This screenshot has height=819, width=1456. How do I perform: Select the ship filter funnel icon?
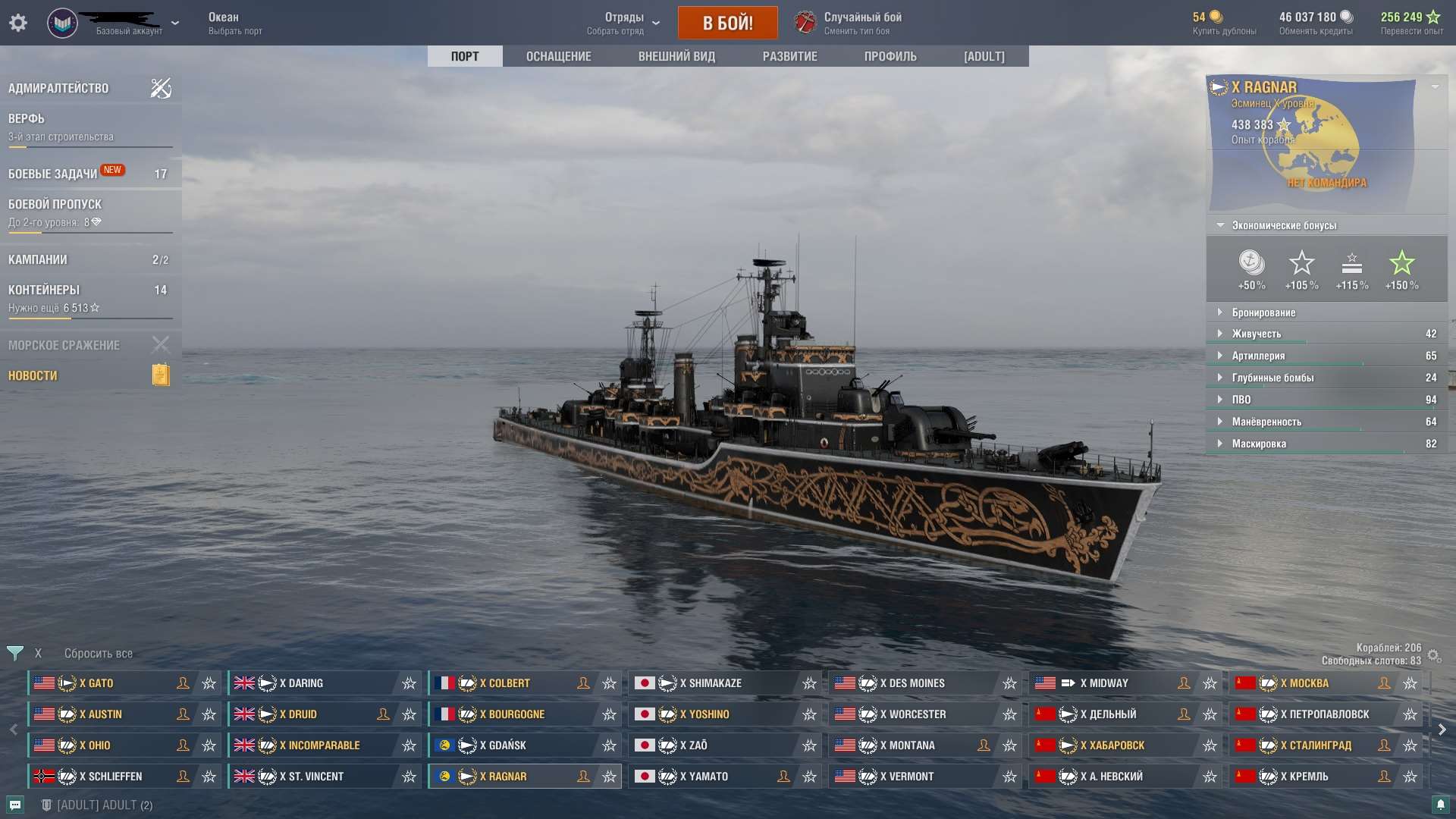(x=14, y=652)
